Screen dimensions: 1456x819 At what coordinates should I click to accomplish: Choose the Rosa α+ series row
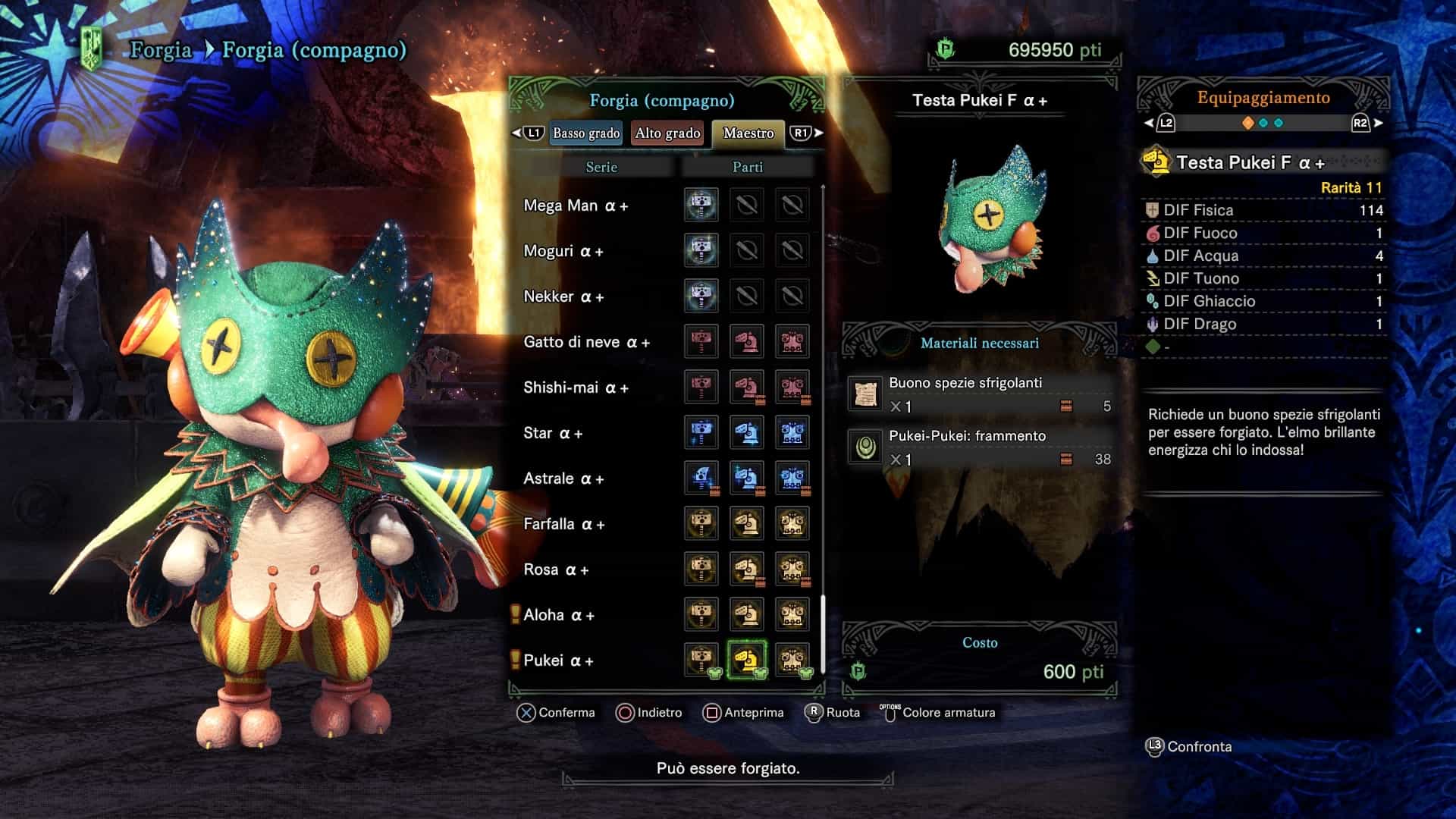[556, 570]
